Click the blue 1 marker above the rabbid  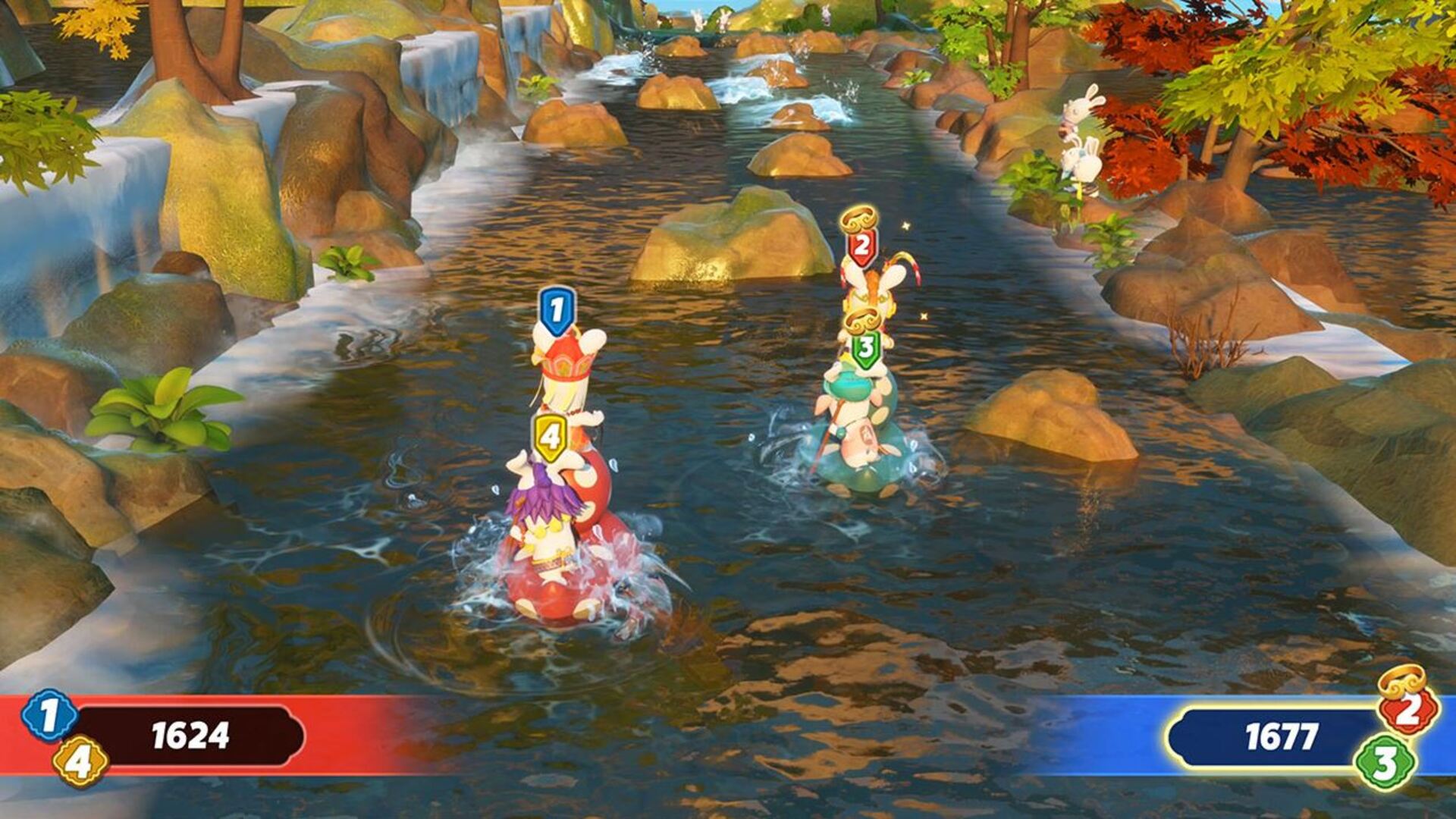(x=557, y=311)
